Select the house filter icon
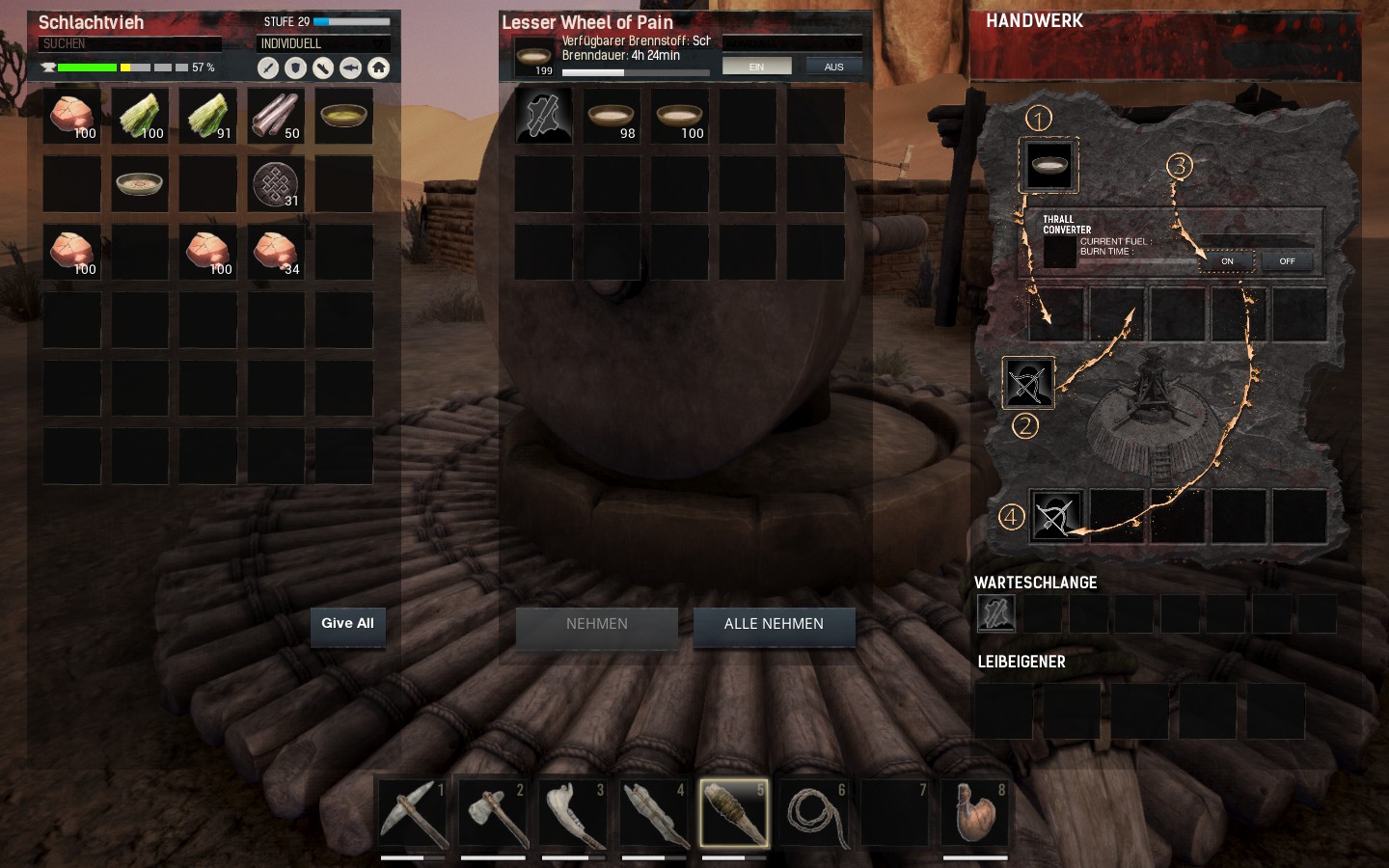This screenshot has height=868, width=1389. click(379, 68)
